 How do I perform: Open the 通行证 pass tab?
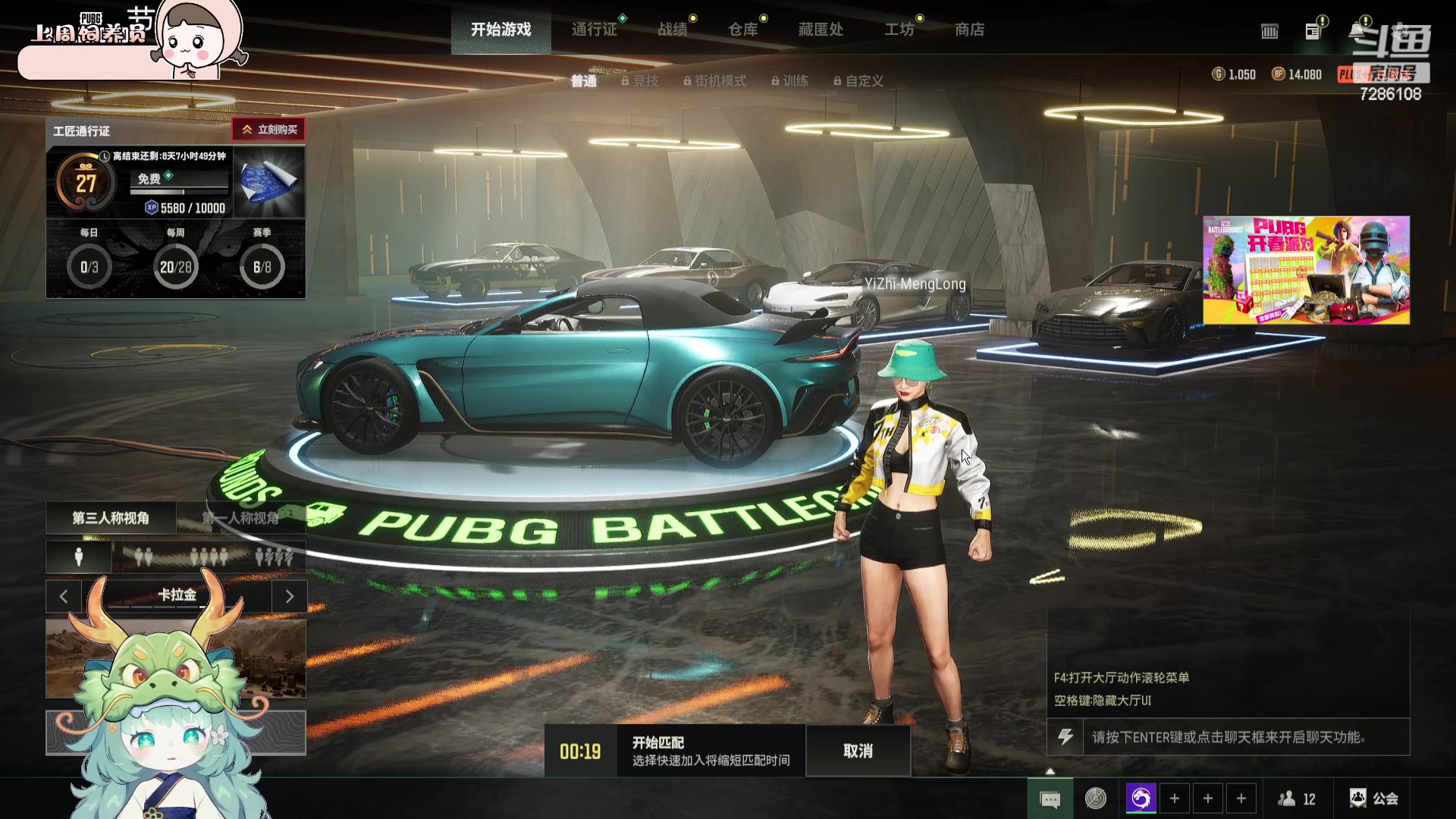(594, 30)
